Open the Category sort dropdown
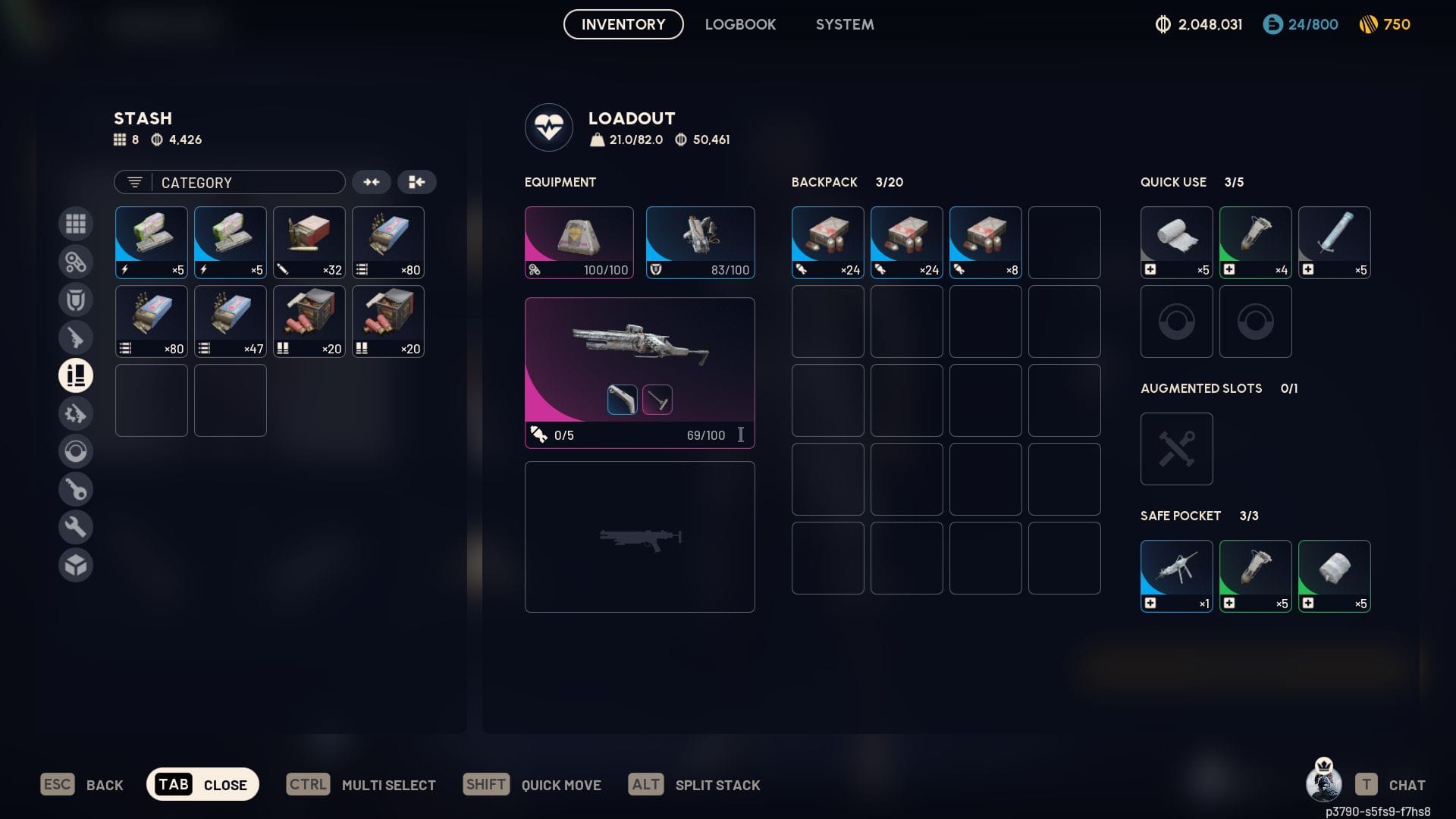 tap(230, 182)
